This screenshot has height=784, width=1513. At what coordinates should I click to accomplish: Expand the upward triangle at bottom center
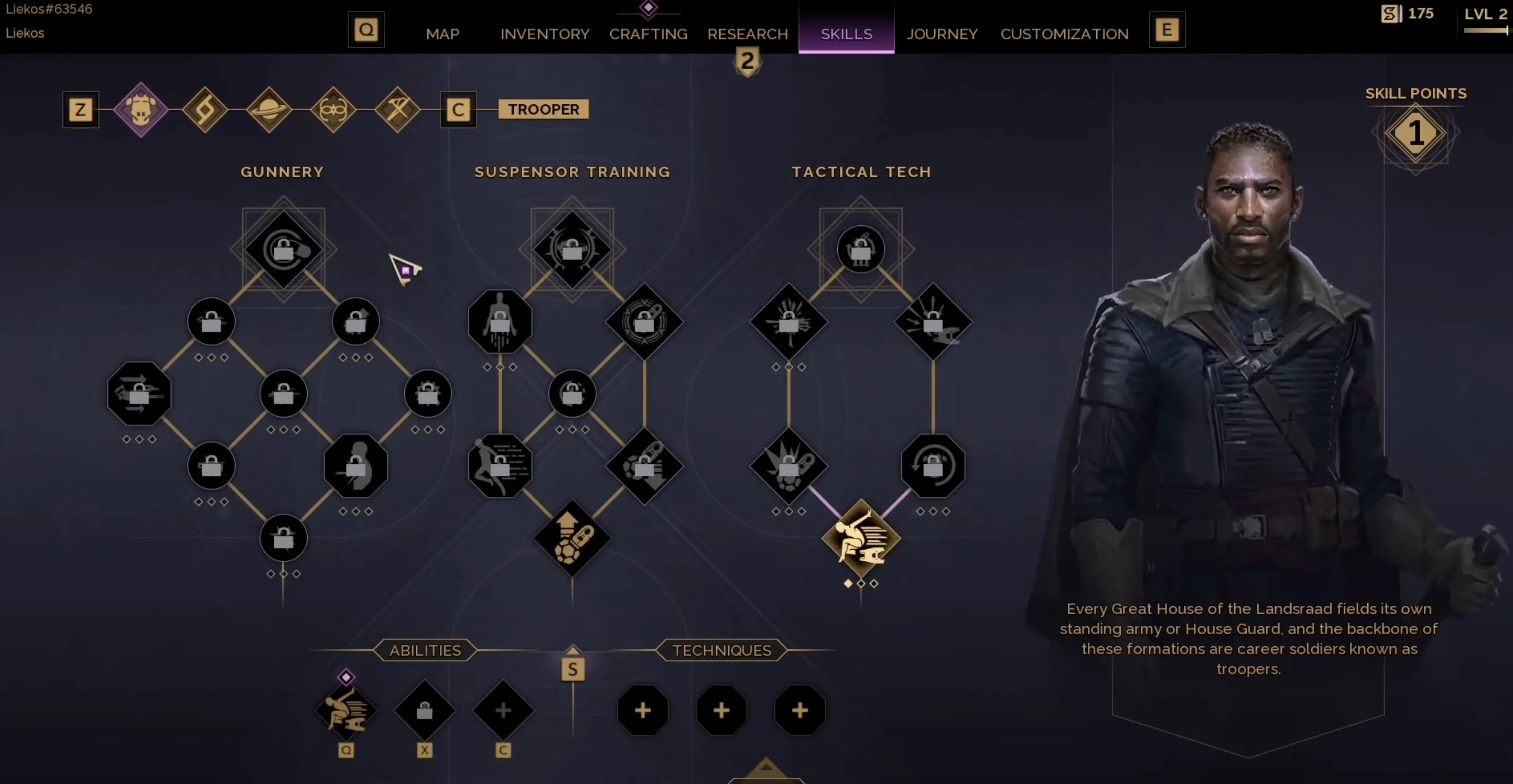coord(765,769)
